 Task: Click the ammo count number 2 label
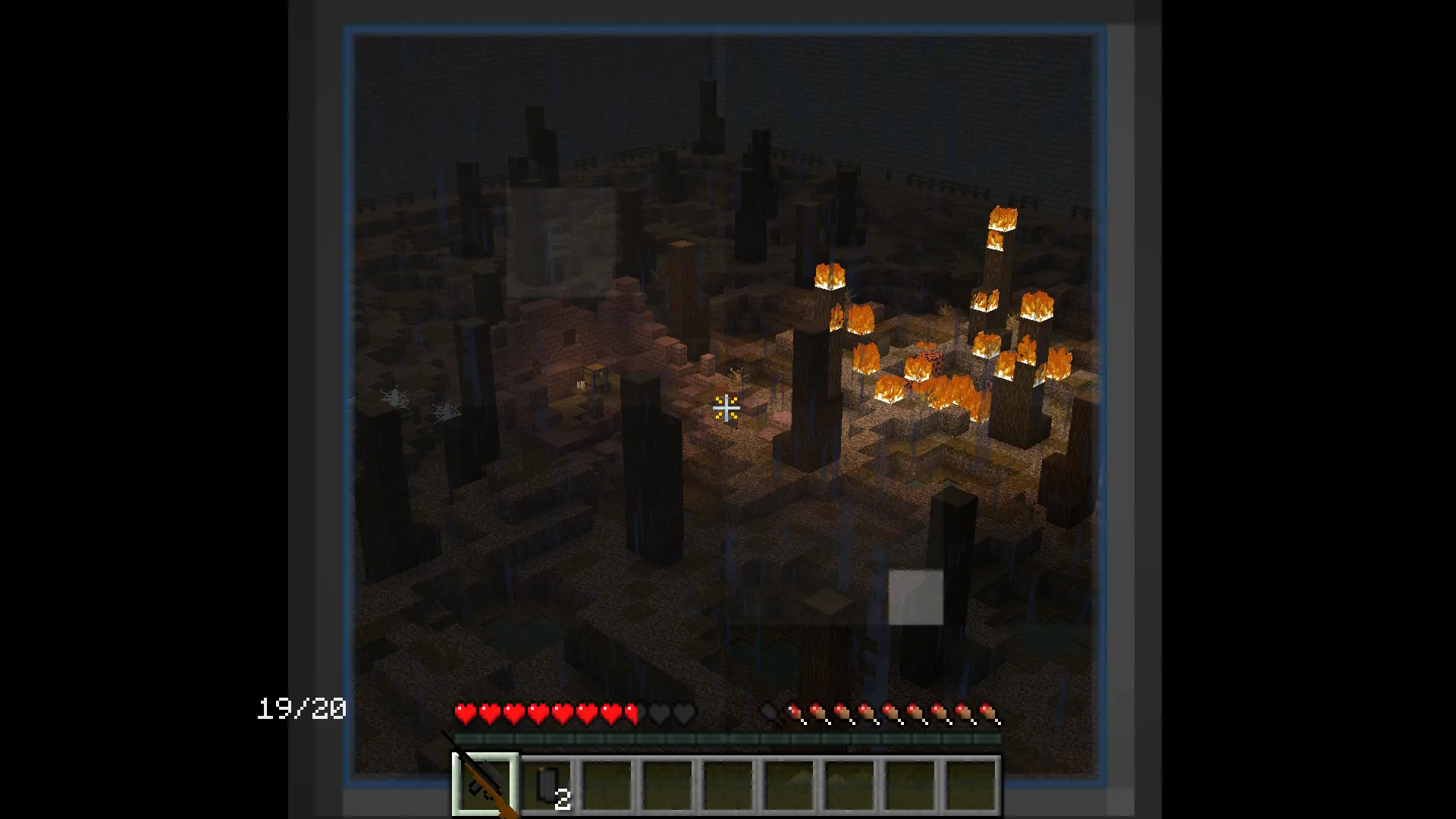[x=563, y=800]
